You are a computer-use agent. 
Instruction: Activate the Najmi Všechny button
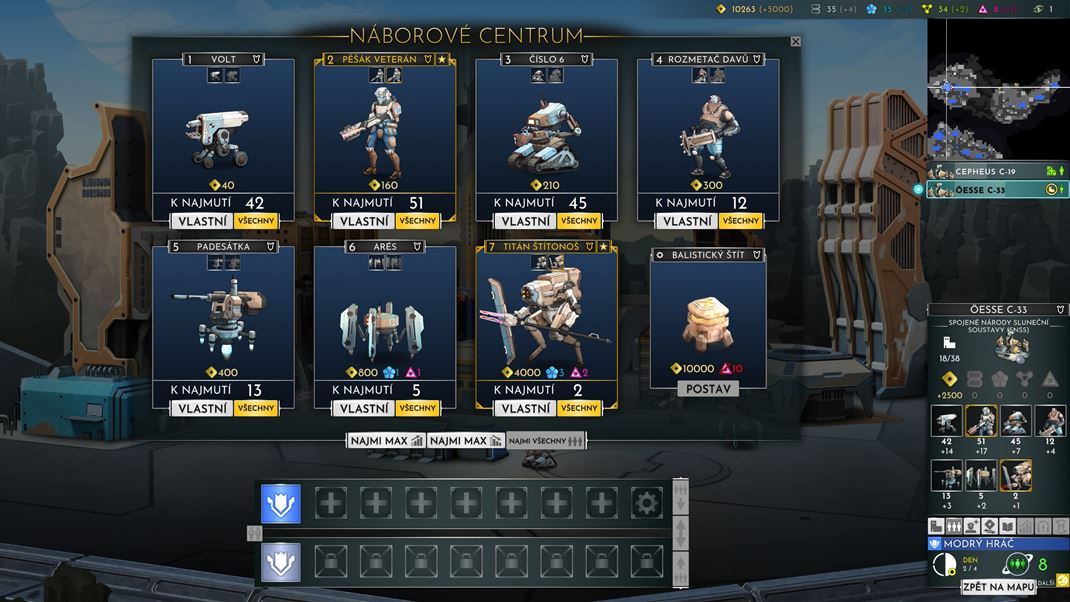point(545,440)
